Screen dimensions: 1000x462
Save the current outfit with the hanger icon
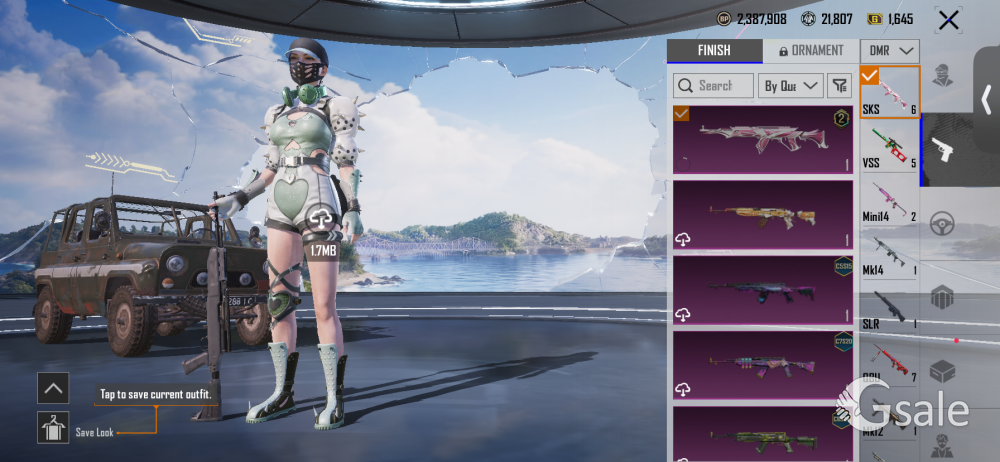point(53,427)
